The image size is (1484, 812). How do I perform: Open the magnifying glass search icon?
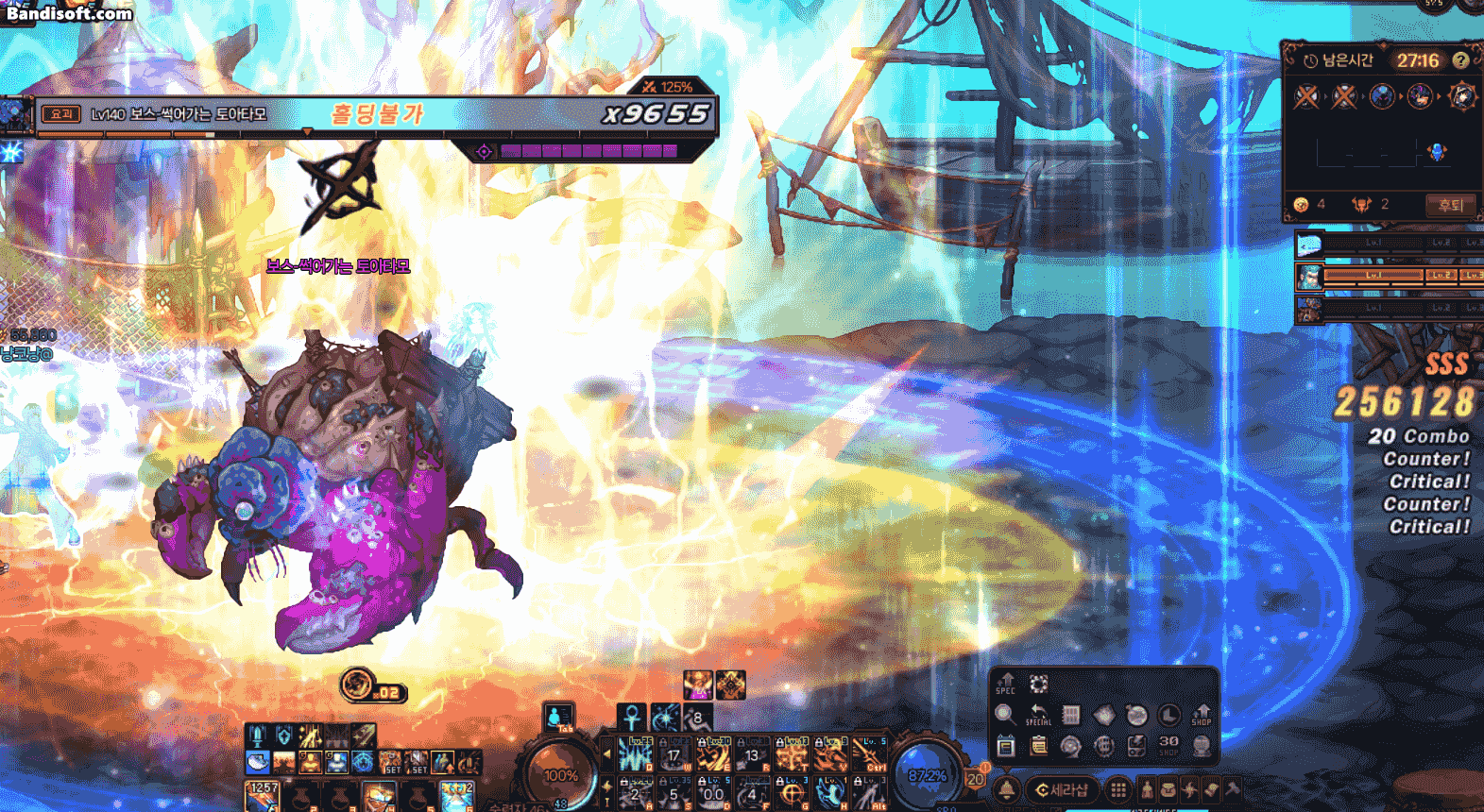pos(1005,715)
